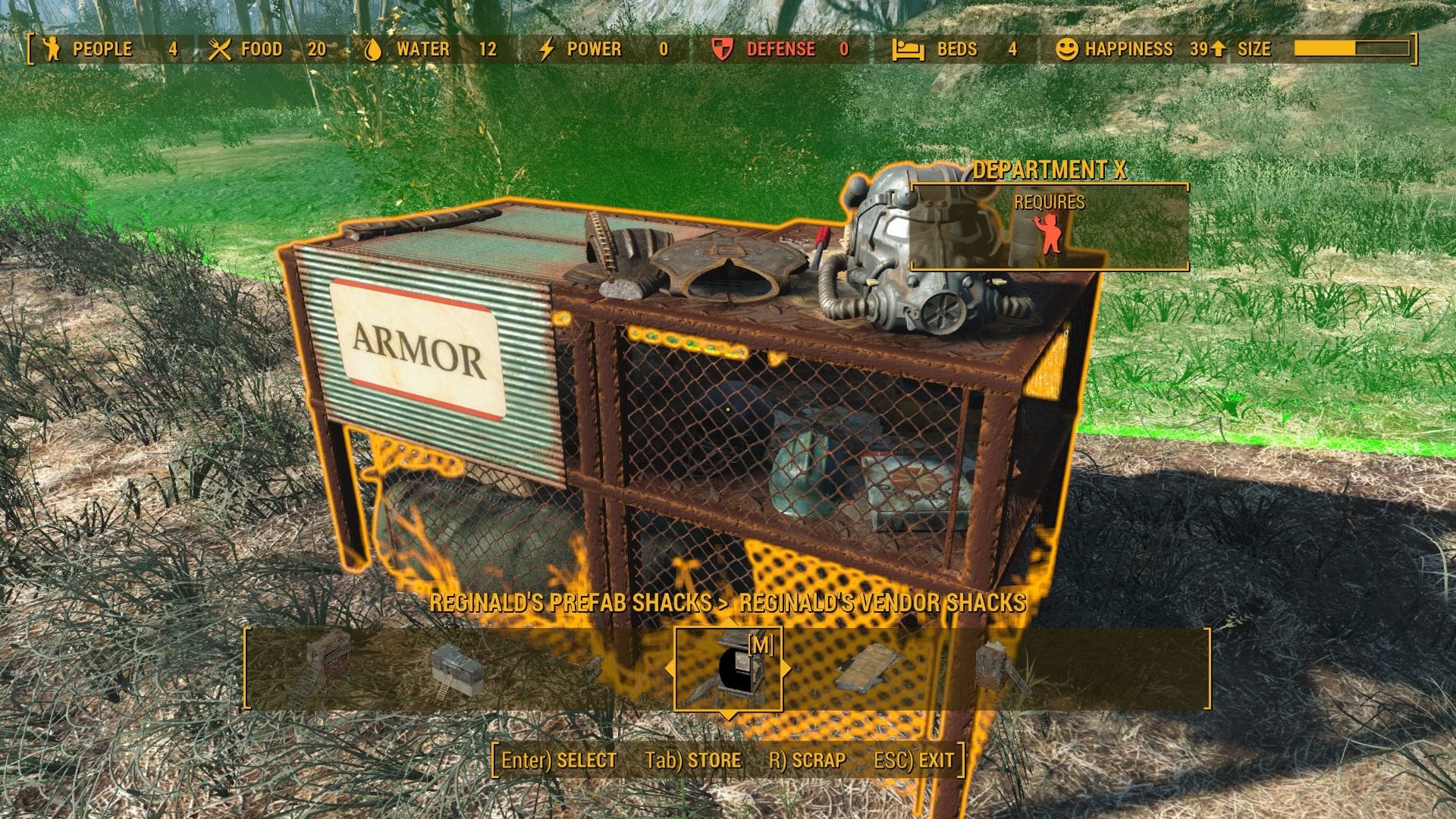This screenshot has width=1456, height=819.
Task: Select the Reginald's Vendor Shacks submenu
Action: click(882, 605)
